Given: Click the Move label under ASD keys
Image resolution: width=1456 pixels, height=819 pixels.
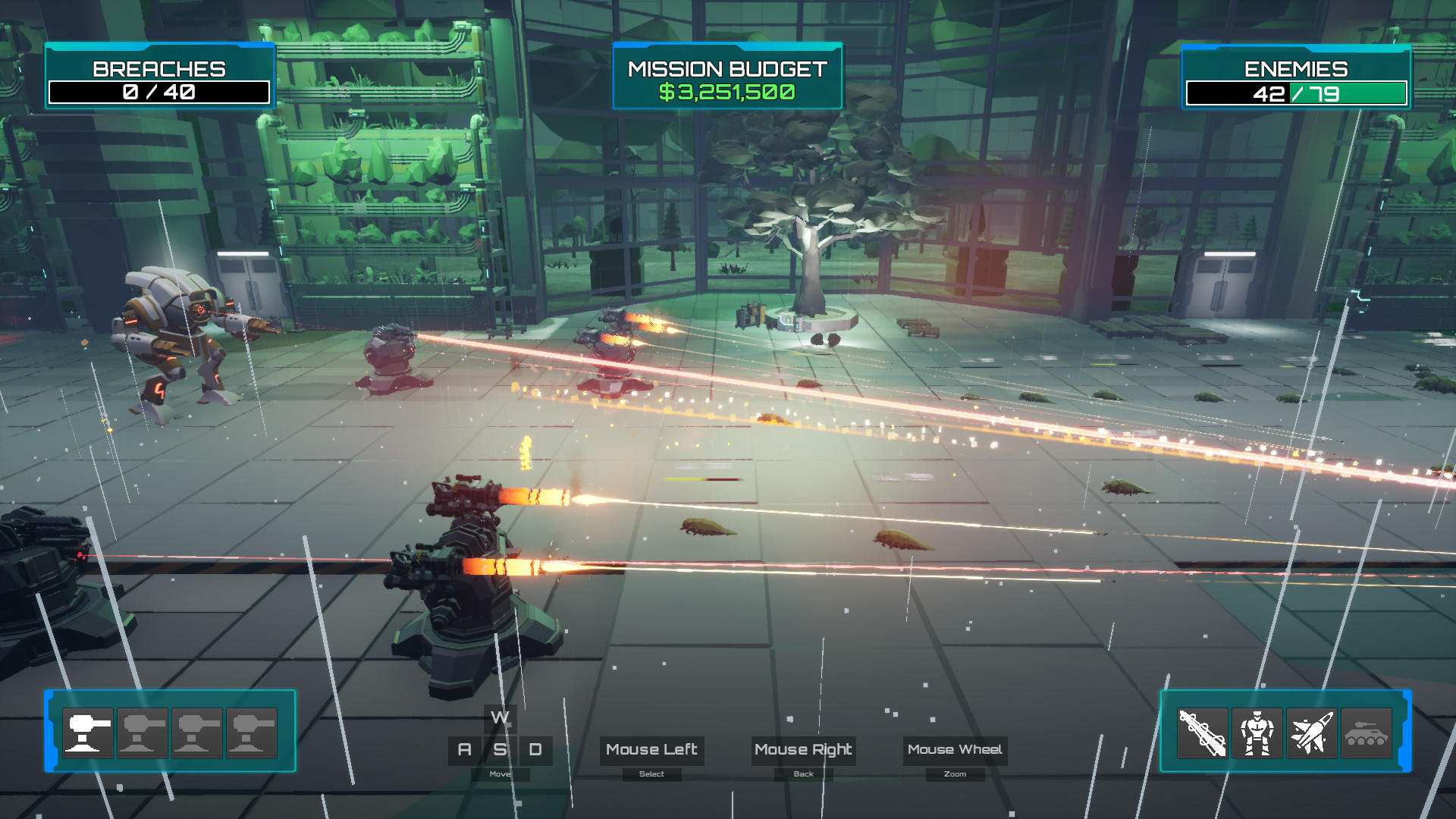Looking at the screenshot, I should pos(499,774).
